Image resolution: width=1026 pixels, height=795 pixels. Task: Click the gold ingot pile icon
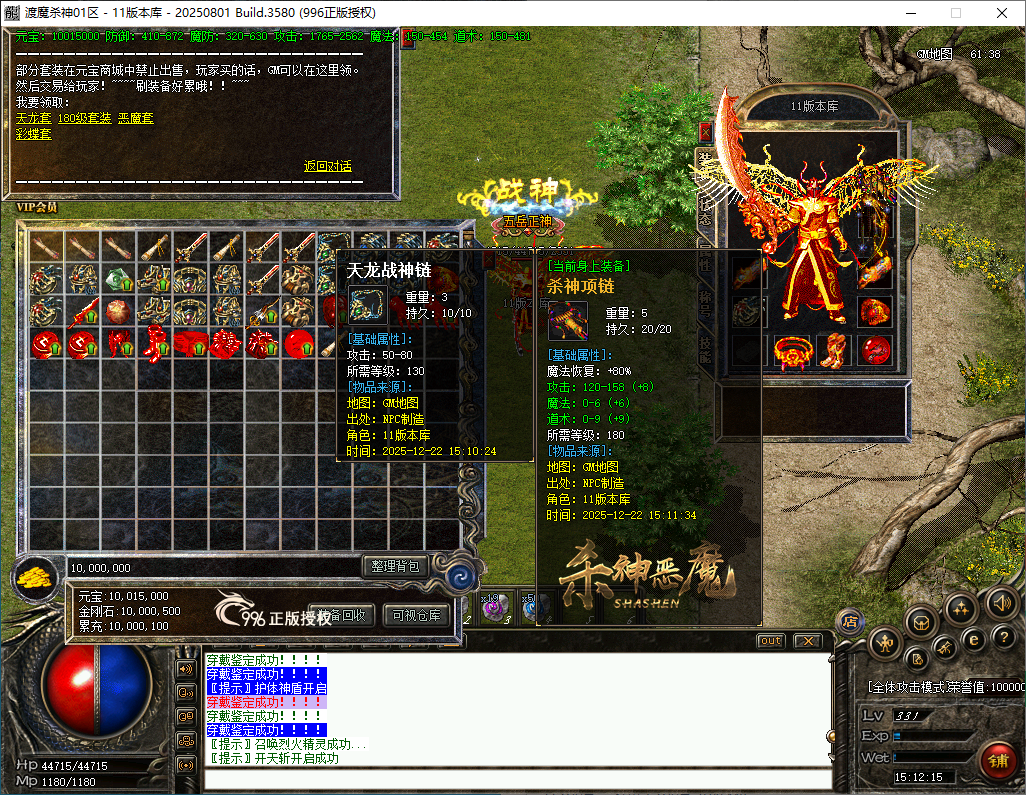pos(36,578)
